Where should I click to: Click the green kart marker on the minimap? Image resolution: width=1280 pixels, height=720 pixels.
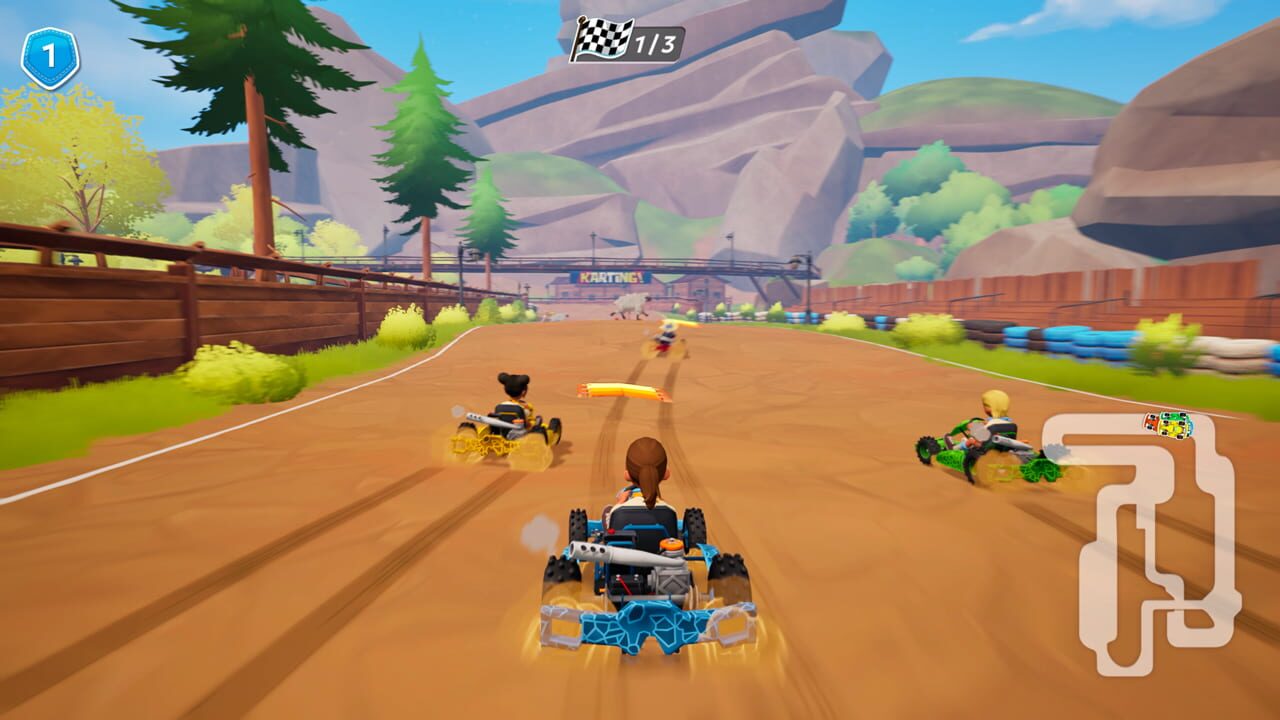pyautogui.click(x=1174, y=416)
